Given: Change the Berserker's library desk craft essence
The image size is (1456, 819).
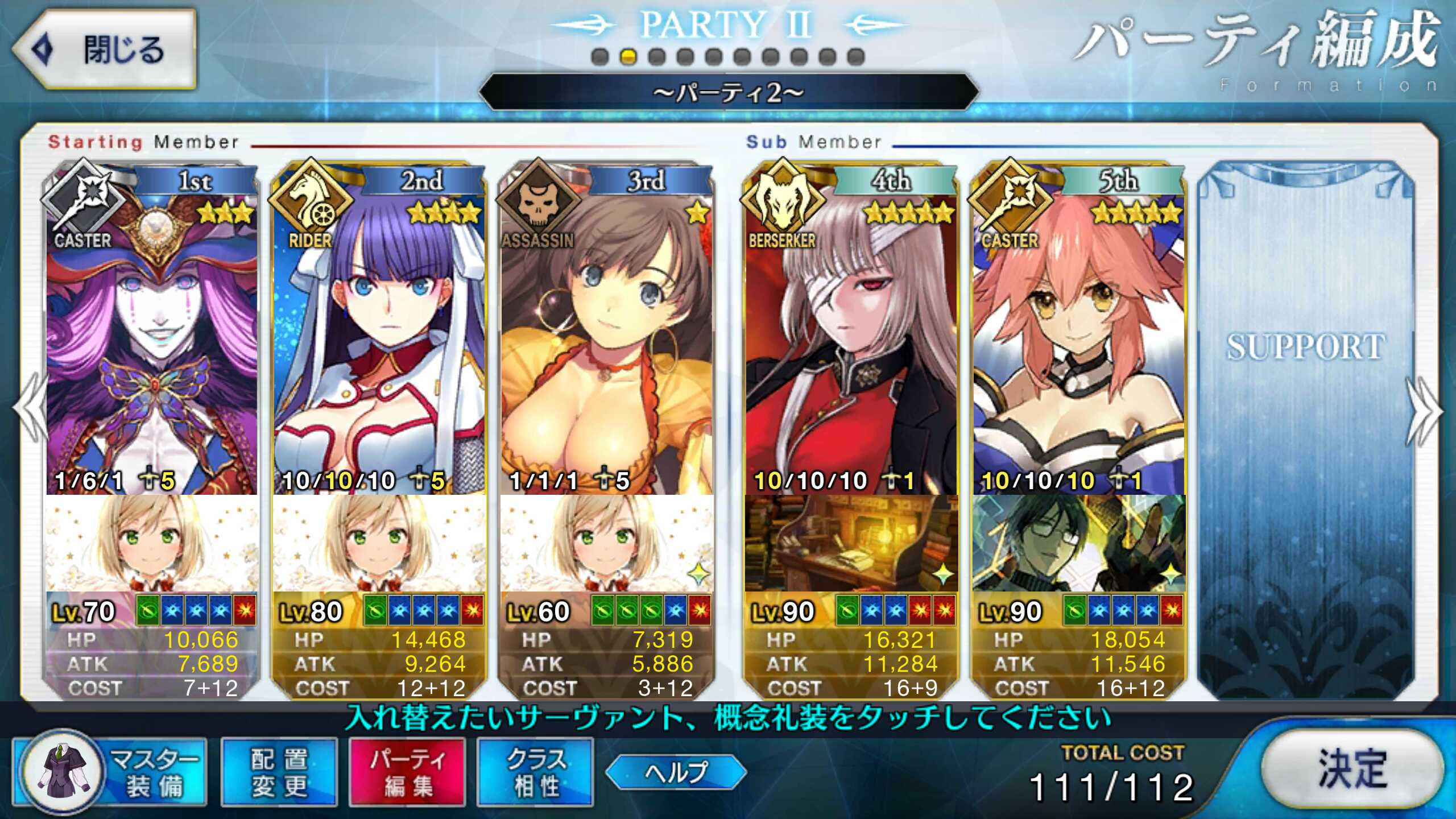Looking at the screenshot, I should (x=851, y=543).
